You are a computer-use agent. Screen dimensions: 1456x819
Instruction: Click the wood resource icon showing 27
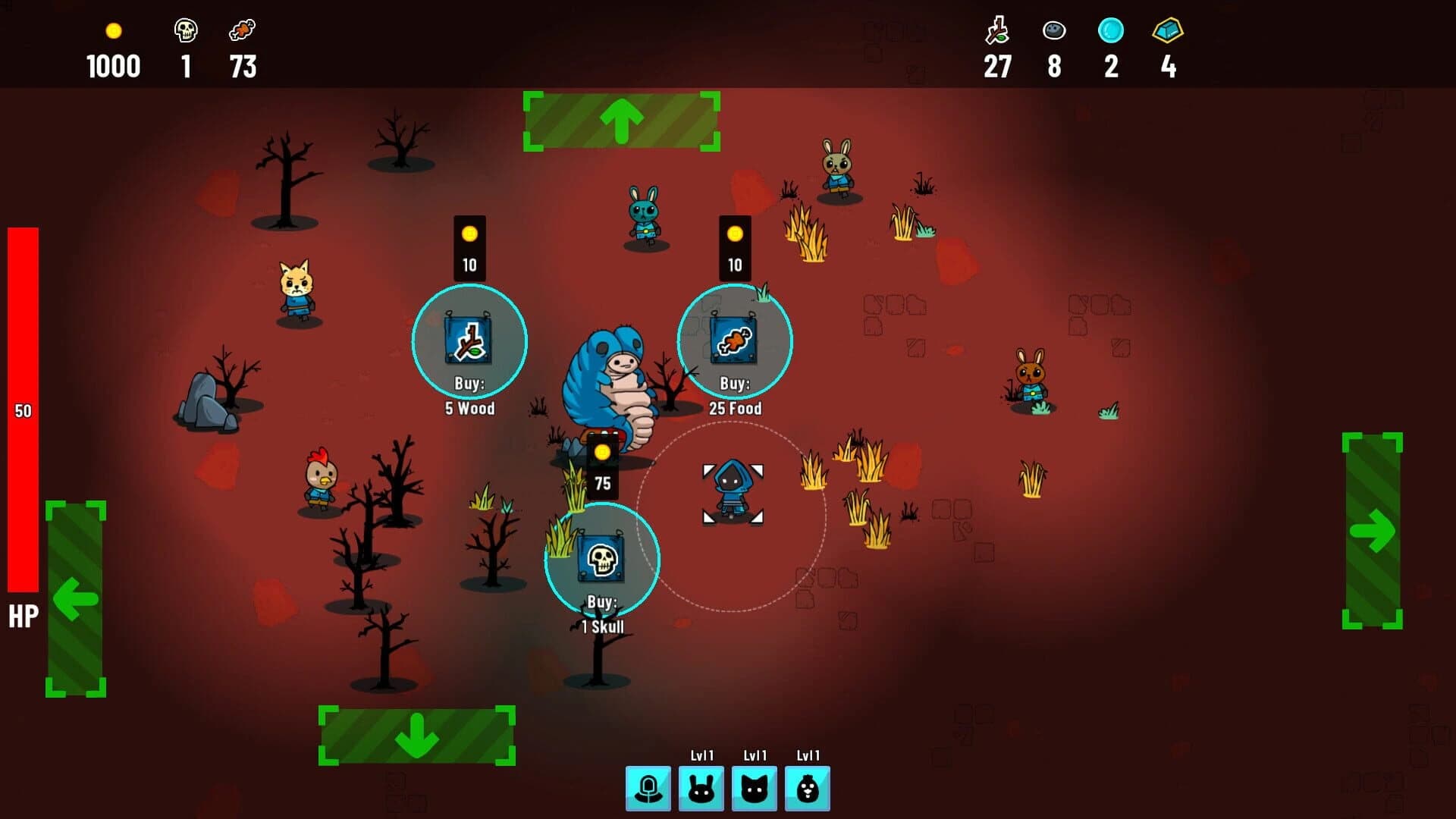pyautogui.click(x=997, y=32)
